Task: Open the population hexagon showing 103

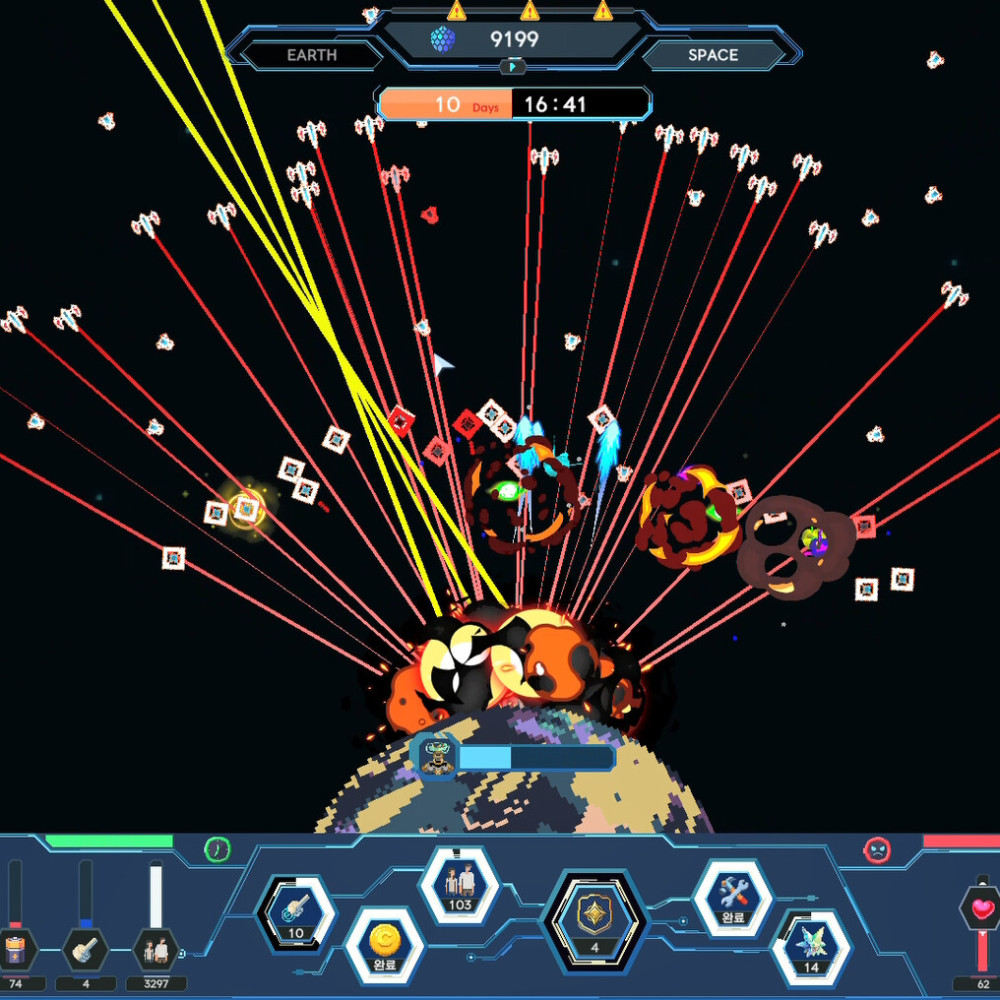Action: click(x=459, y=884)
